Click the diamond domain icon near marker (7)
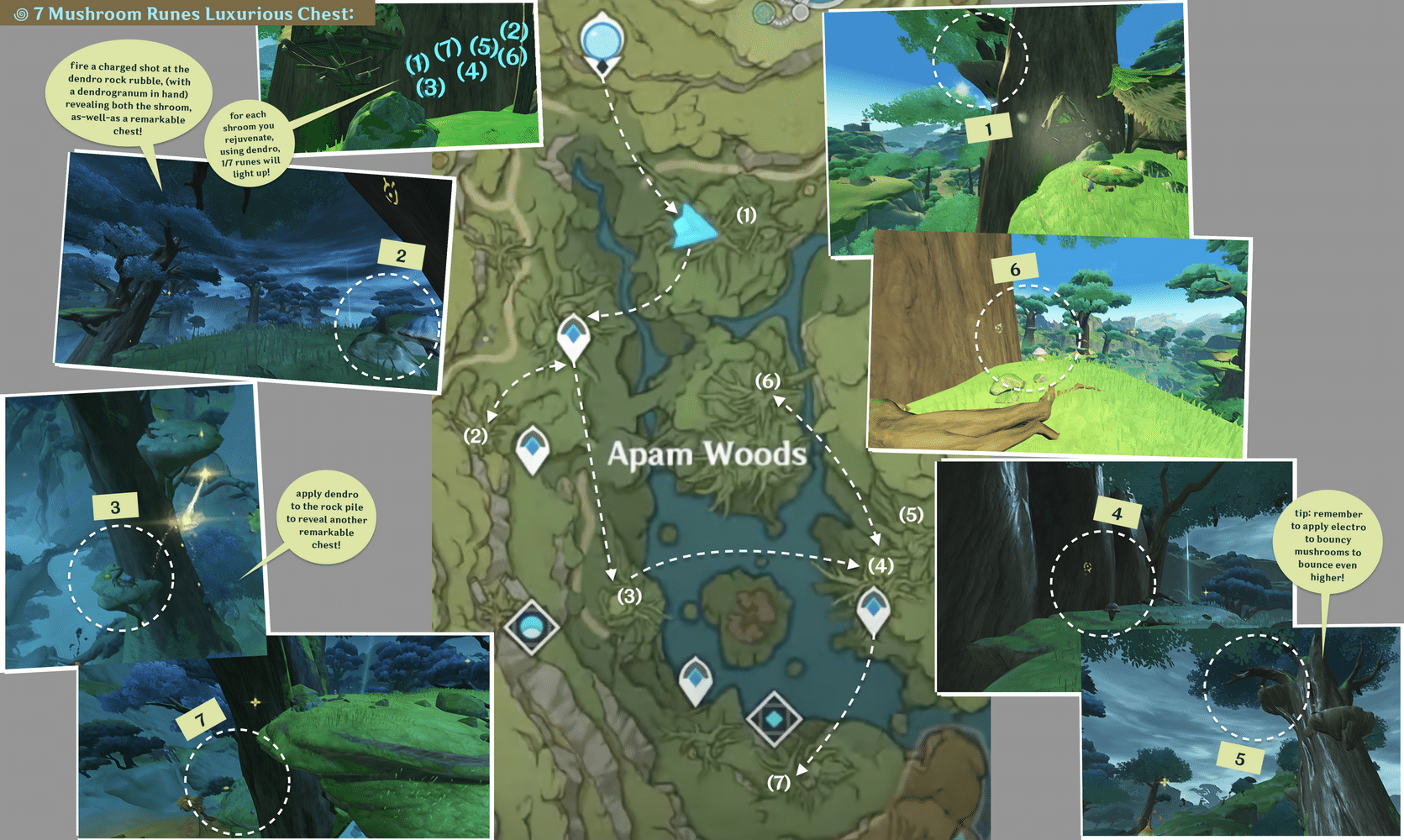Image resolution: width=1404 pixels, height=840 pixels. click(x=776, y=718)
